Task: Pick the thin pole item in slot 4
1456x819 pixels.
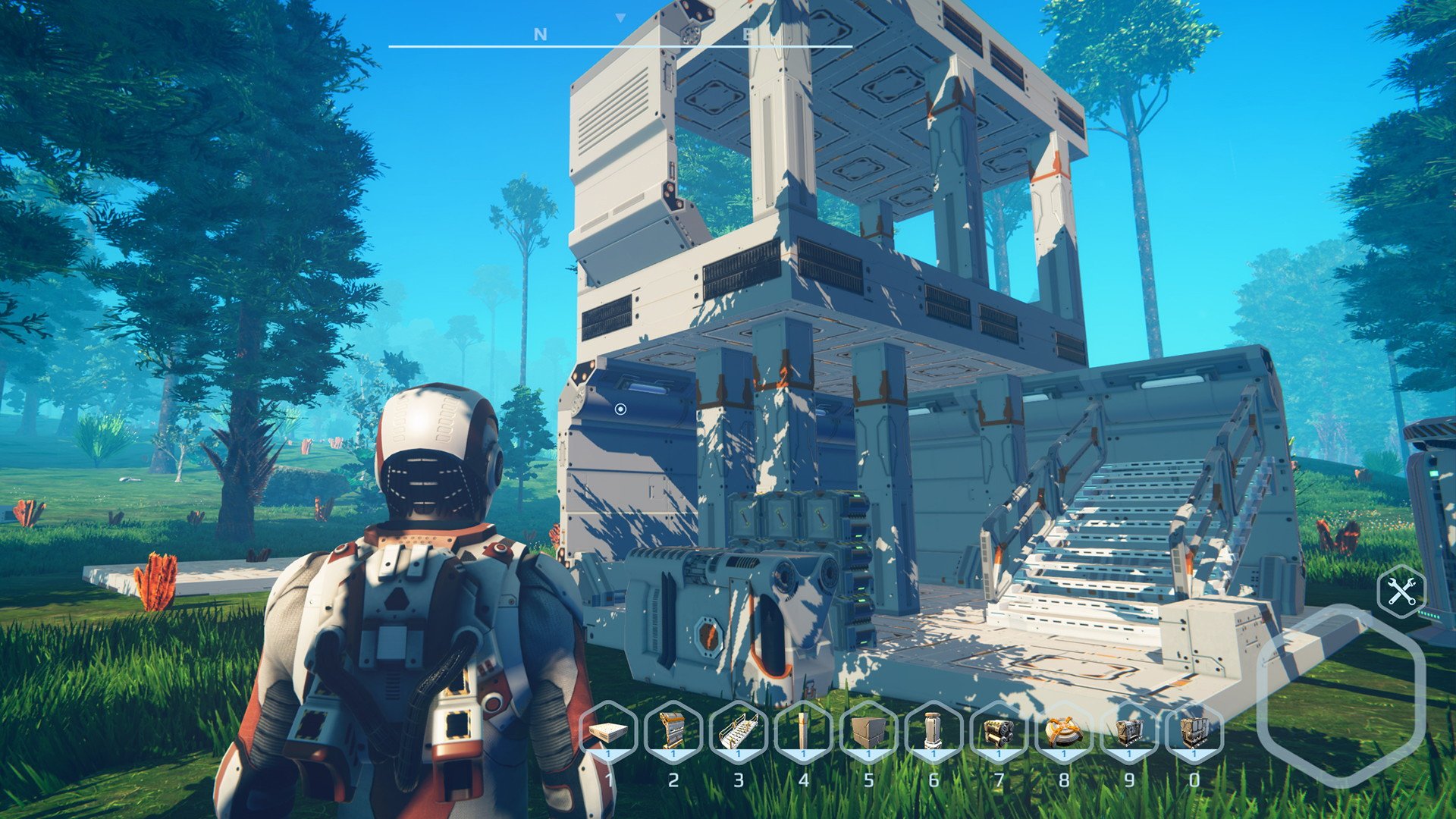Action: tap(803, 732)
